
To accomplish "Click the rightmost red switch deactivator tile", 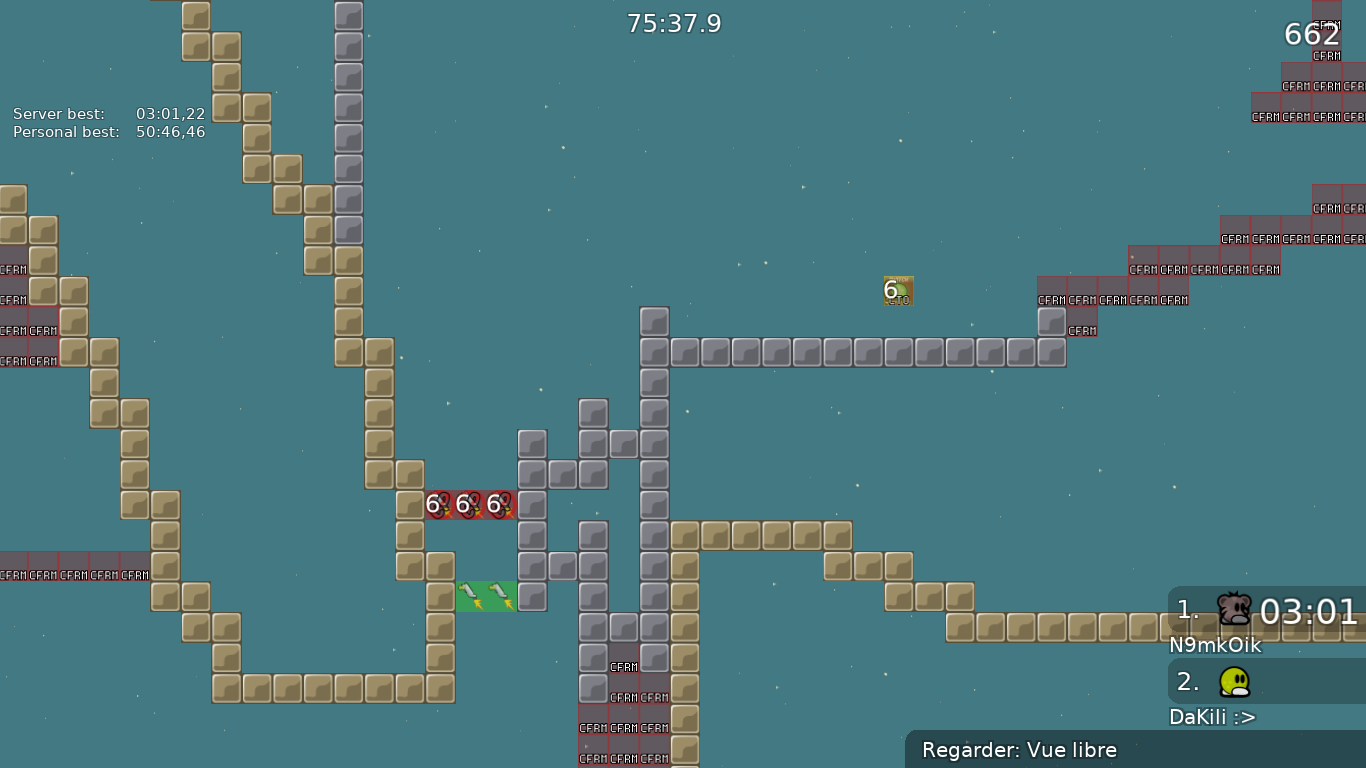I will point(499,505).
